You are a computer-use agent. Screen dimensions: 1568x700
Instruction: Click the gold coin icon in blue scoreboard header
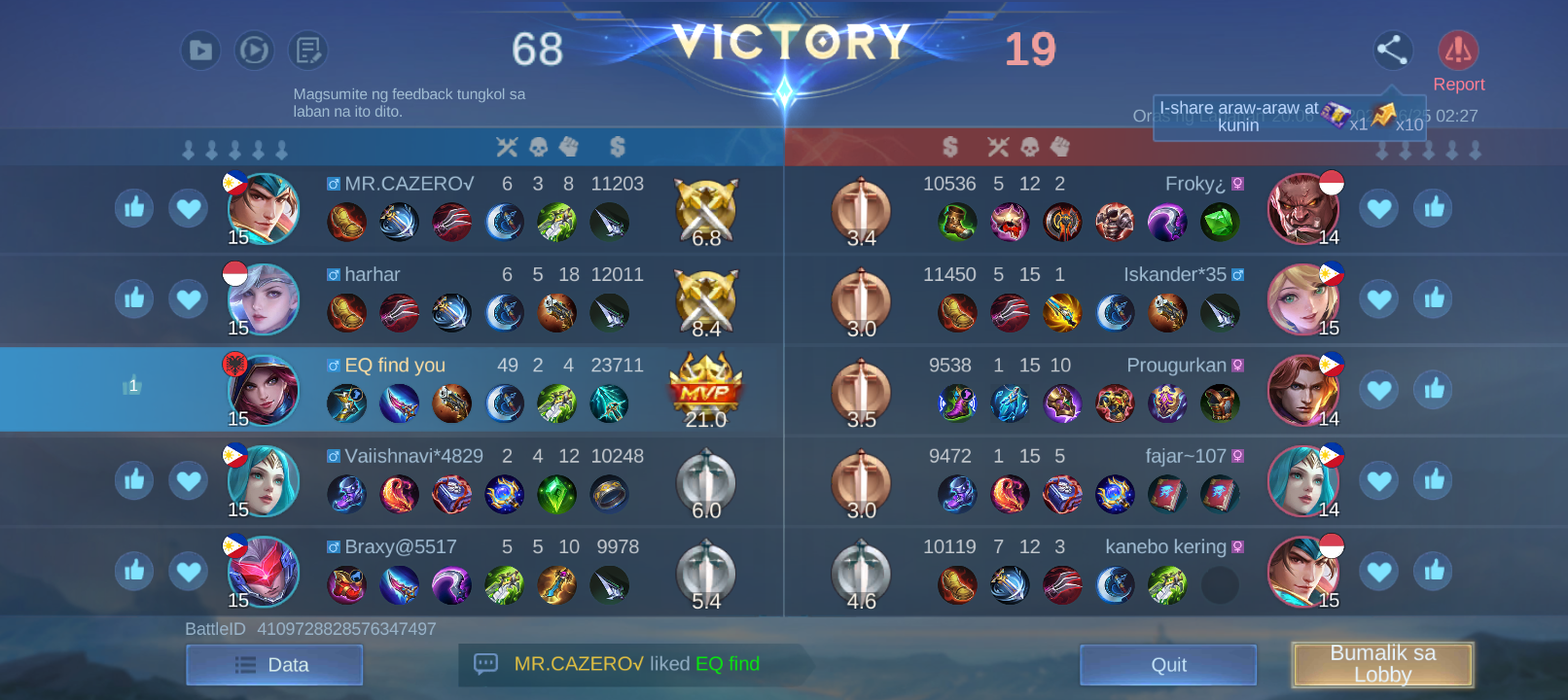pos(615,147)
